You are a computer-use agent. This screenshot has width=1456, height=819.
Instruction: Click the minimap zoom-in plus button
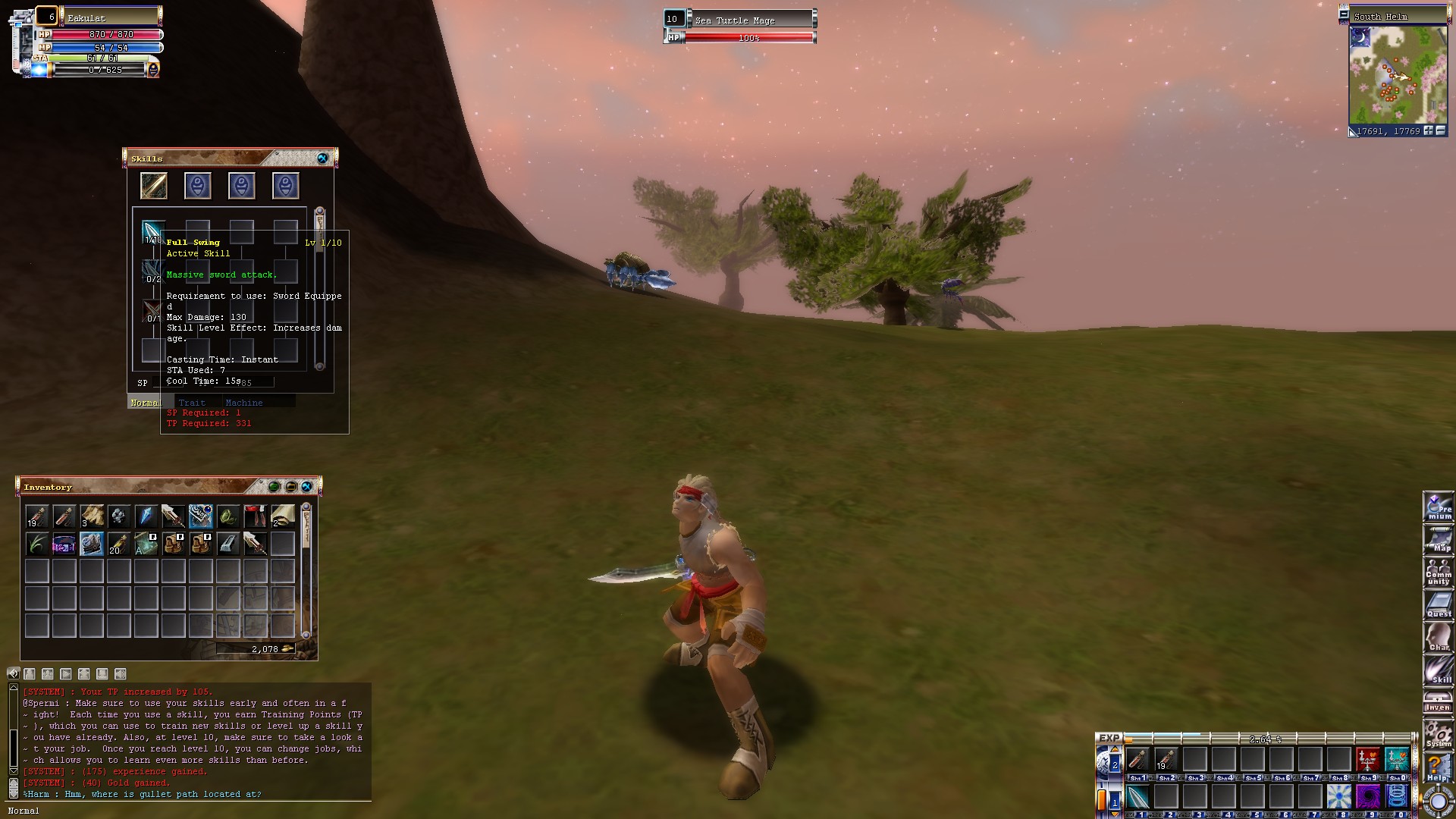[x=1428, y=131]
